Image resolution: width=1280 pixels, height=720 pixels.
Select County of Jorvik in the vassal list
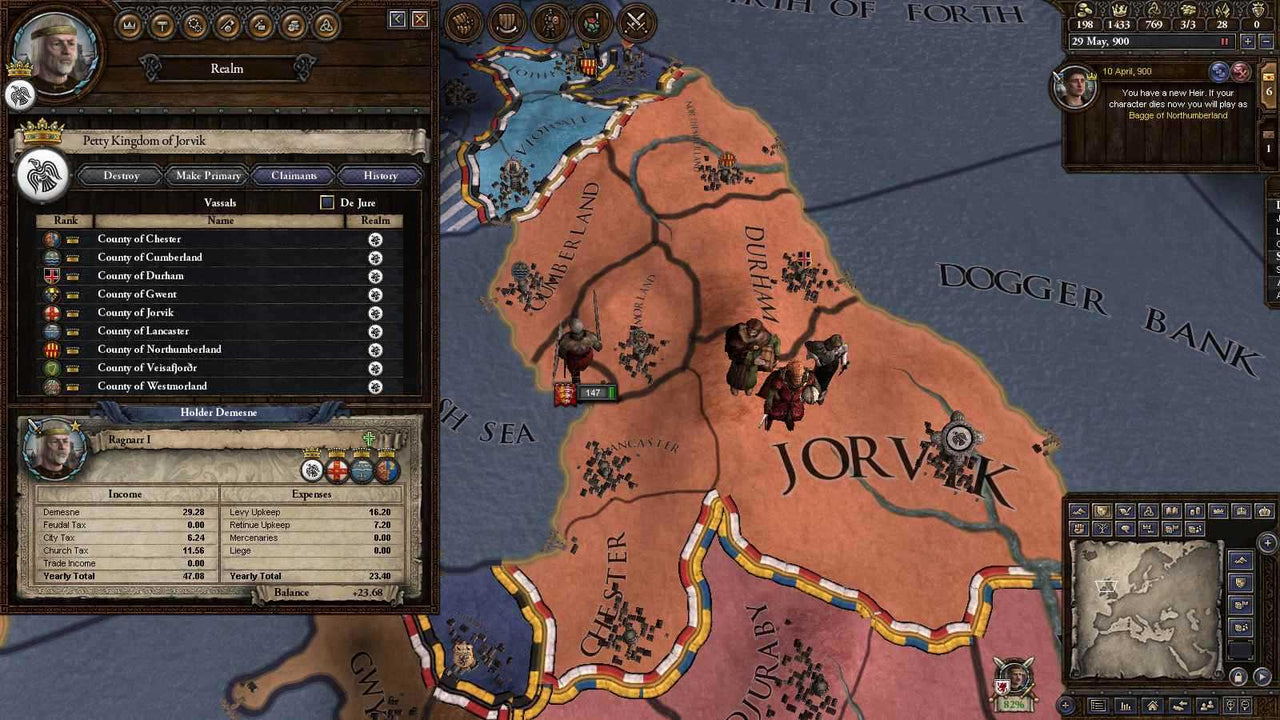pos(135,312)
